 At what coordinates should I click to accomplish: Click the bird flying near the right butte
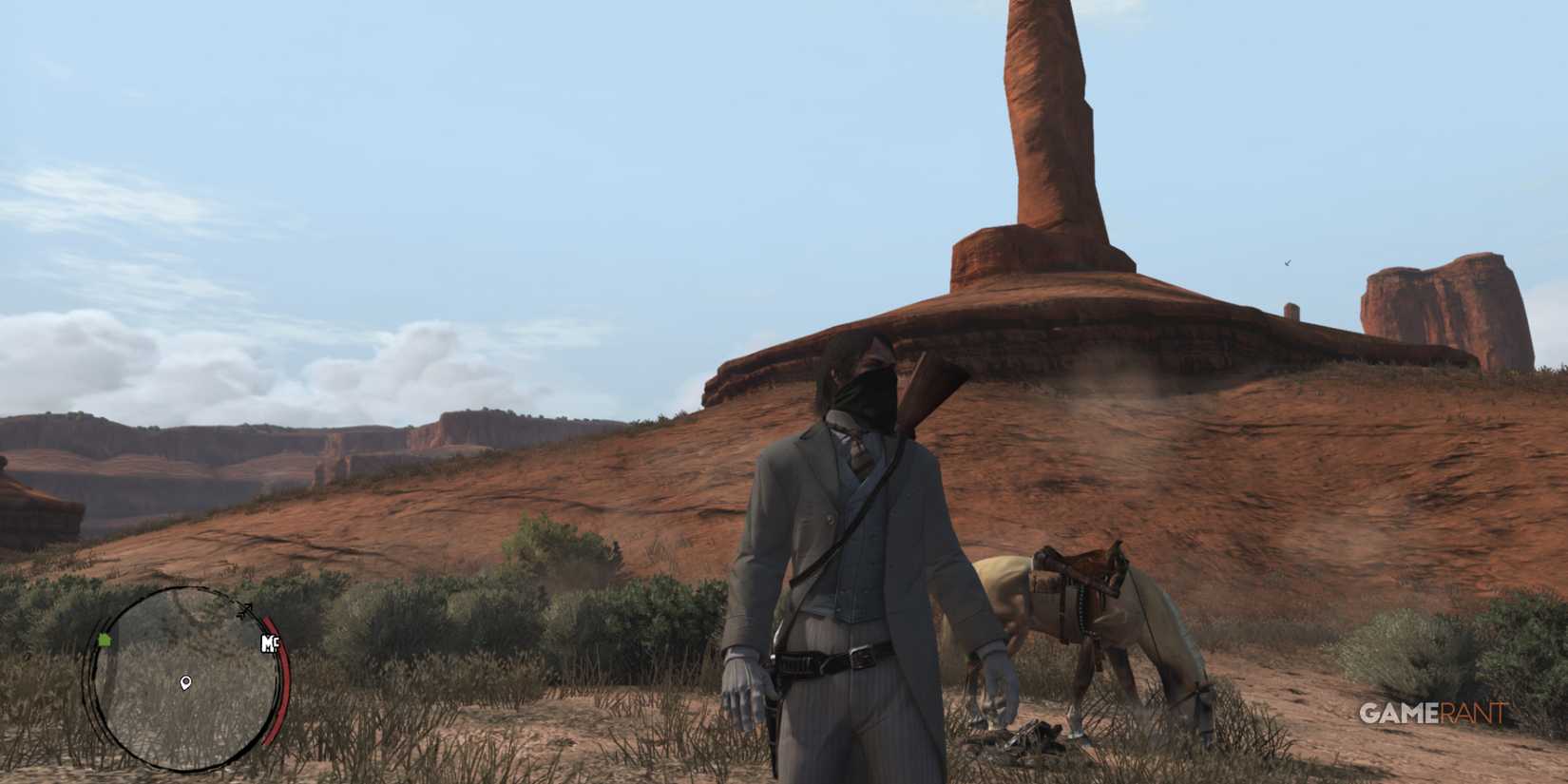click(1287, 262)
